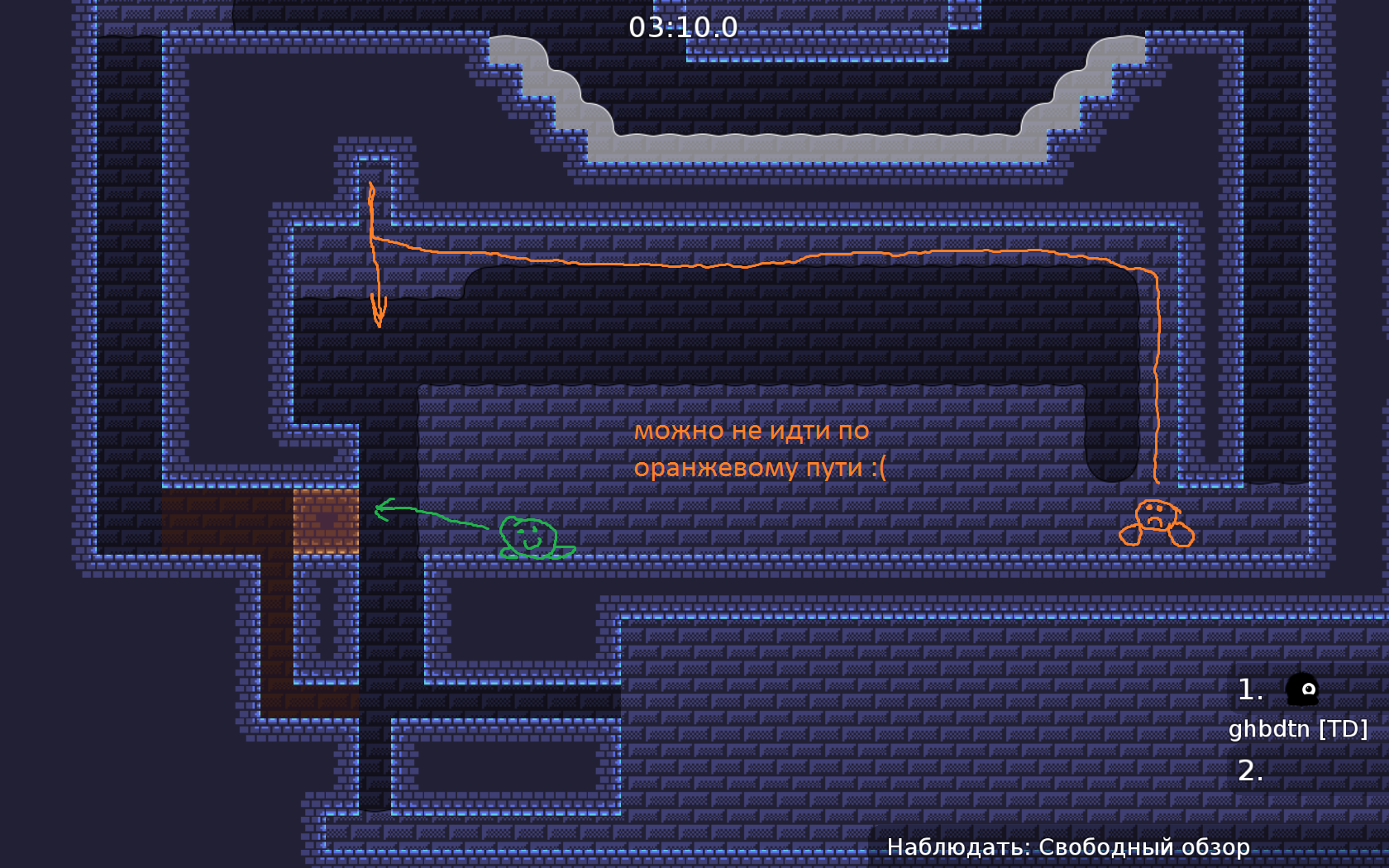This screenshot has width=1389, height=868.
Task: Click the green smiley character doodle
Action: pyautogui.click(x=527, y=536)
